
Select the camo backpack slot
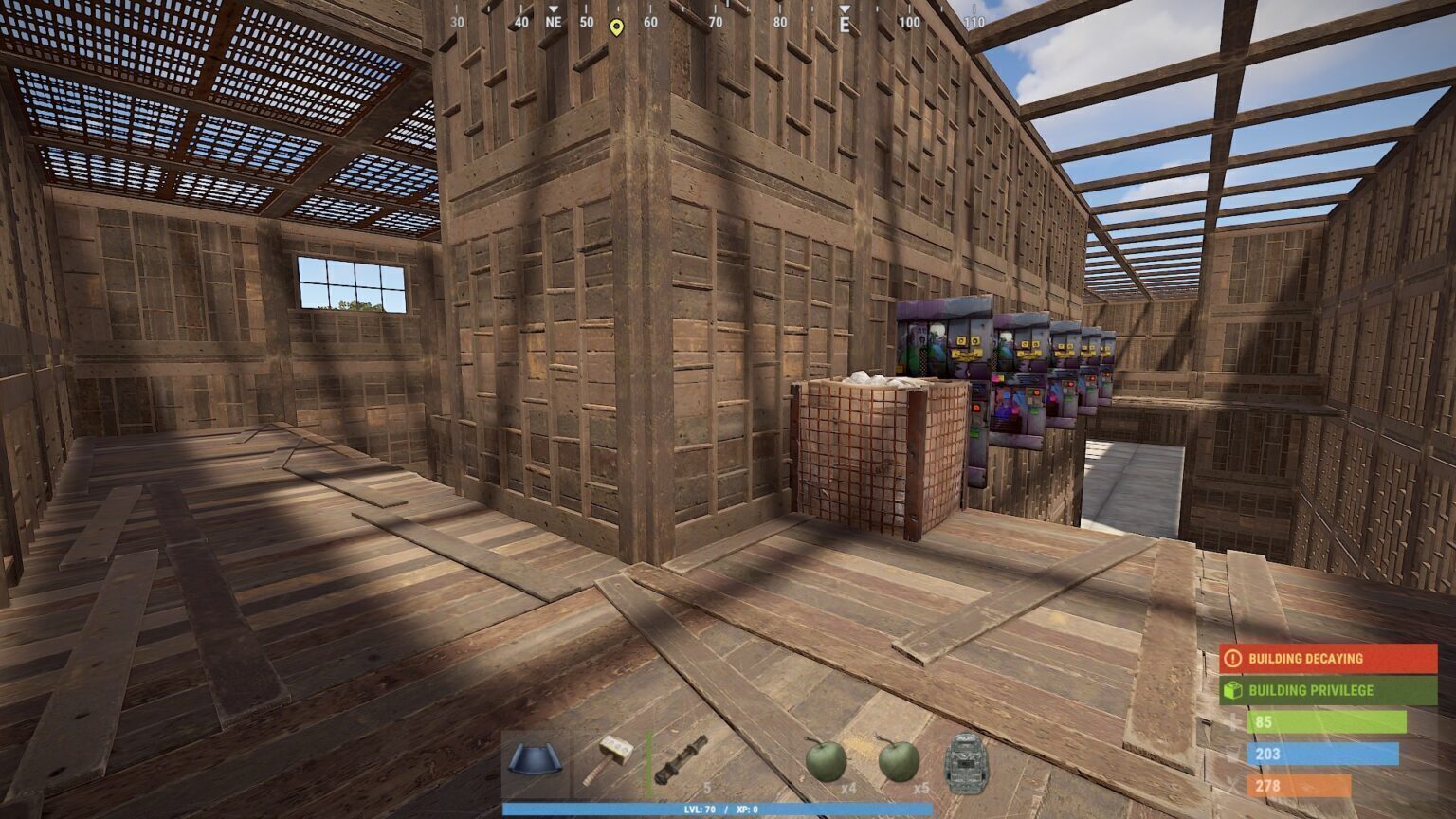coord(969,762)
